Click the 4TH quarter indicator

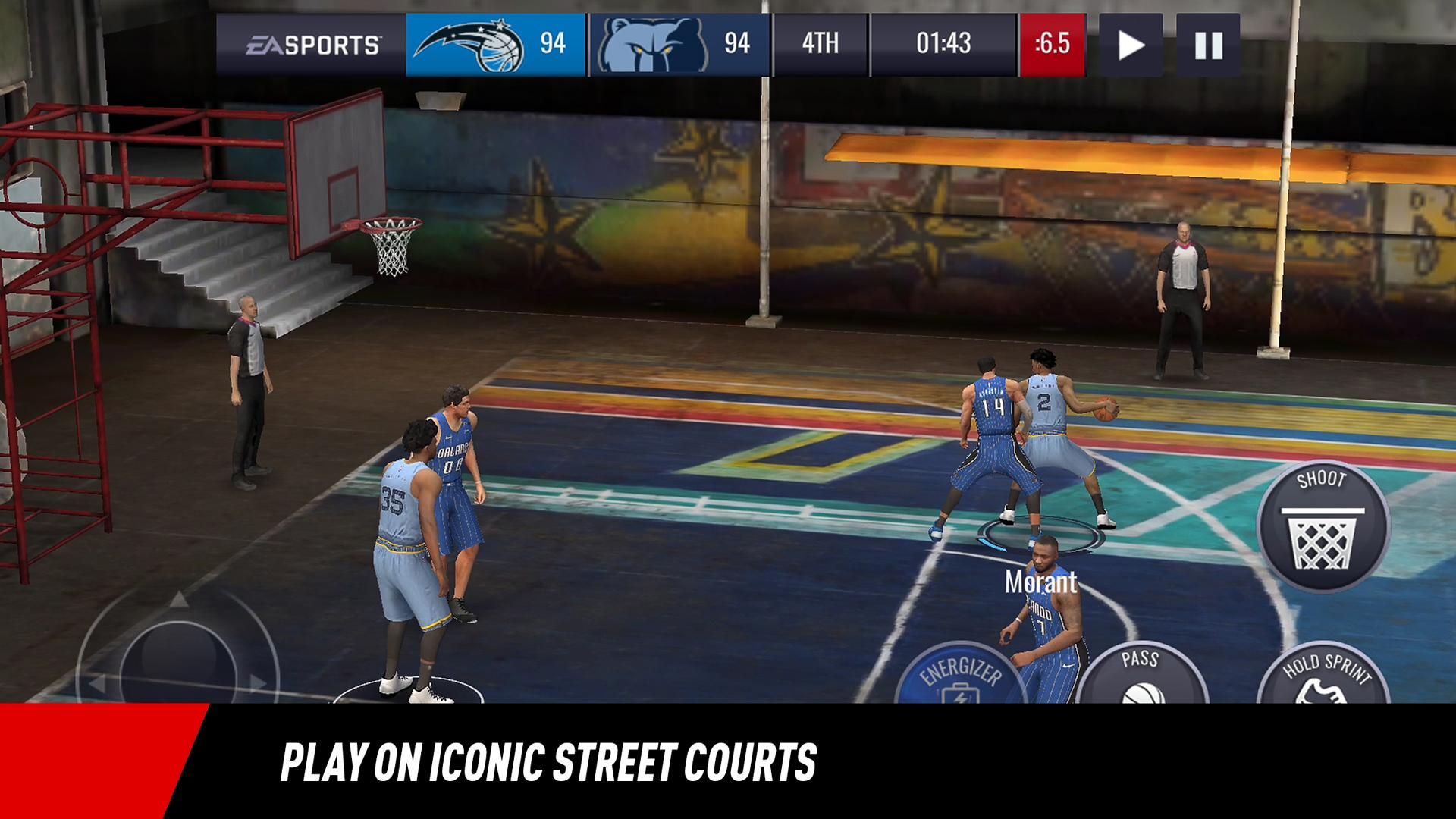[x=819, y=44]
